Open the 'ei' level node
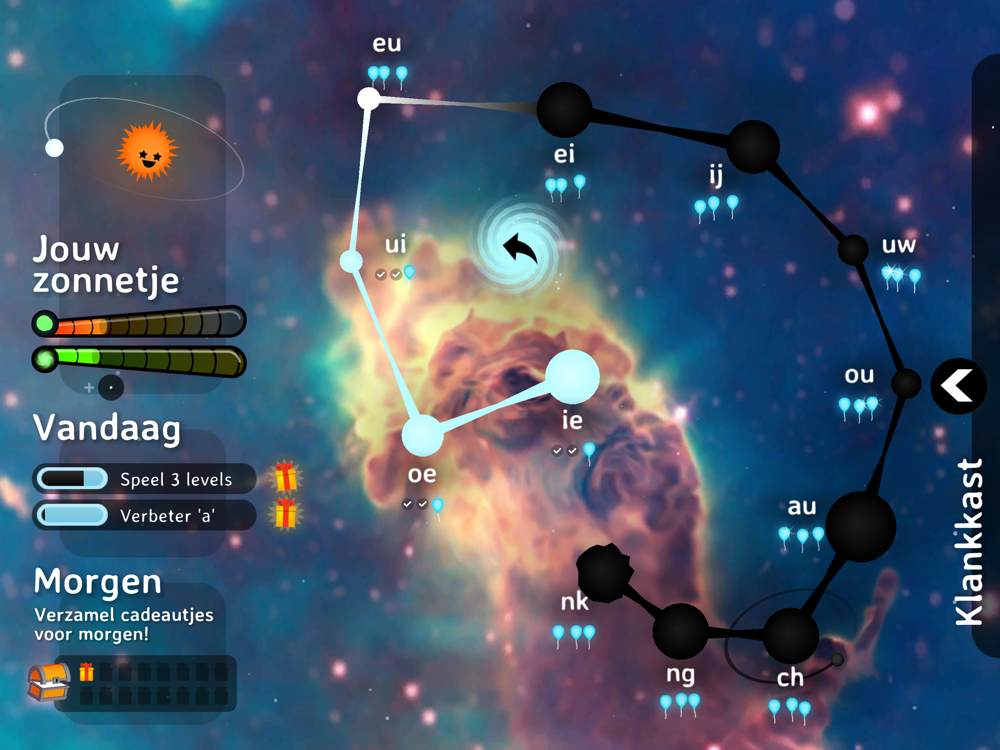1000x750 pixels. point(564,109)
